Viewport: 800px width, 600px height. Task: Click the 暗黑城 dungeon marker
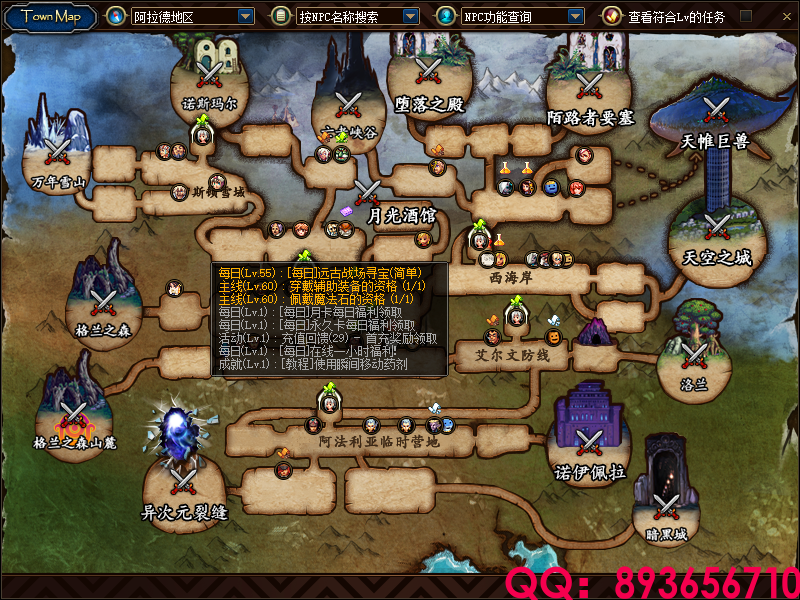pyautogui.click(x=666, y=505)
